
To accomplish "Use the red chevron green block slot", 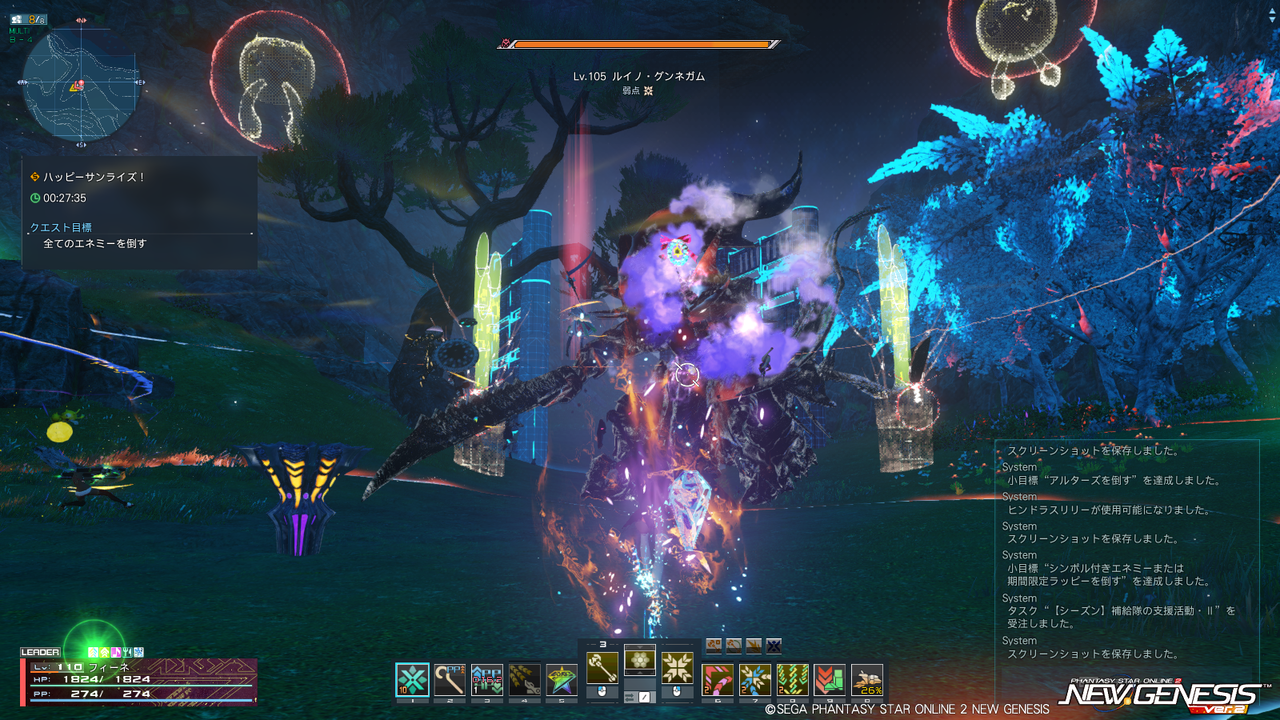I will click(829, 680).
